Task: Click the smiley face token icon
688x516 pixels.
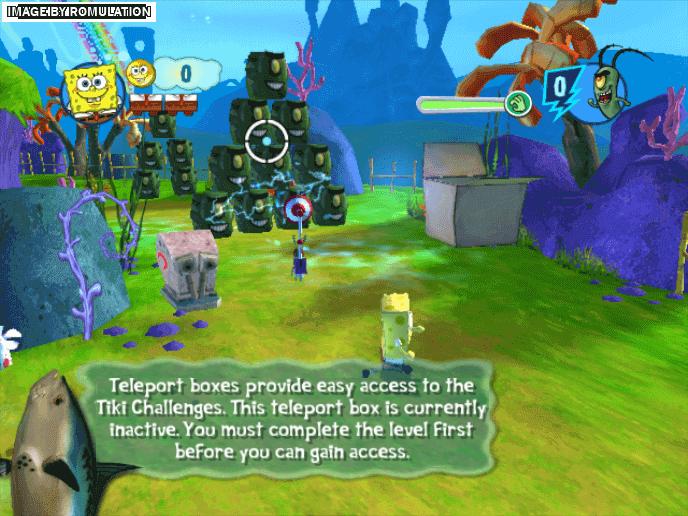Action: 139,73
